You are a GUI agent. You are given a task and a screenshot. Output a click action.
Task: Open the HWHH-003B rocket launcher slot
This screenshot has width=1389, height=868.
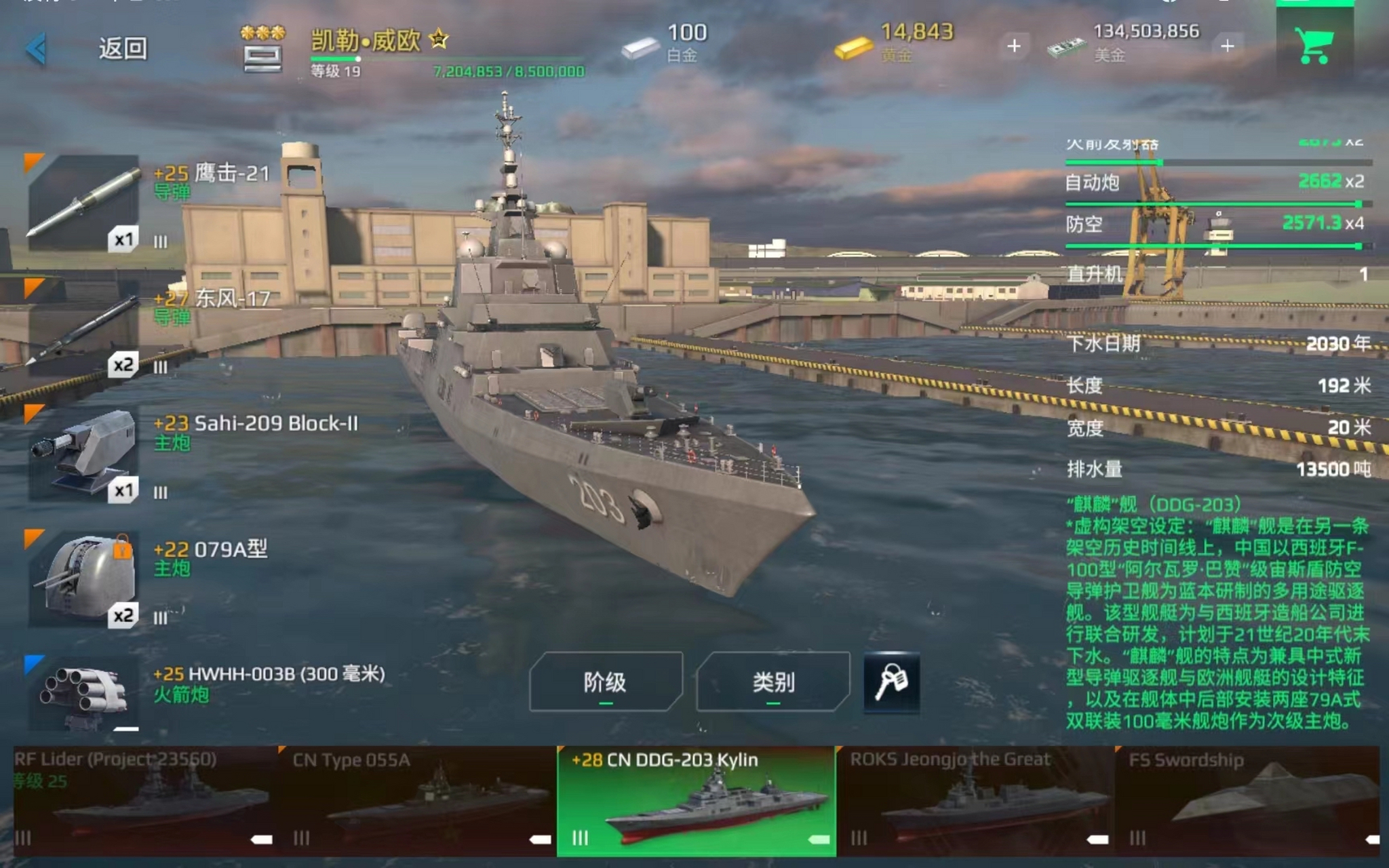click(x=83, y=692)
